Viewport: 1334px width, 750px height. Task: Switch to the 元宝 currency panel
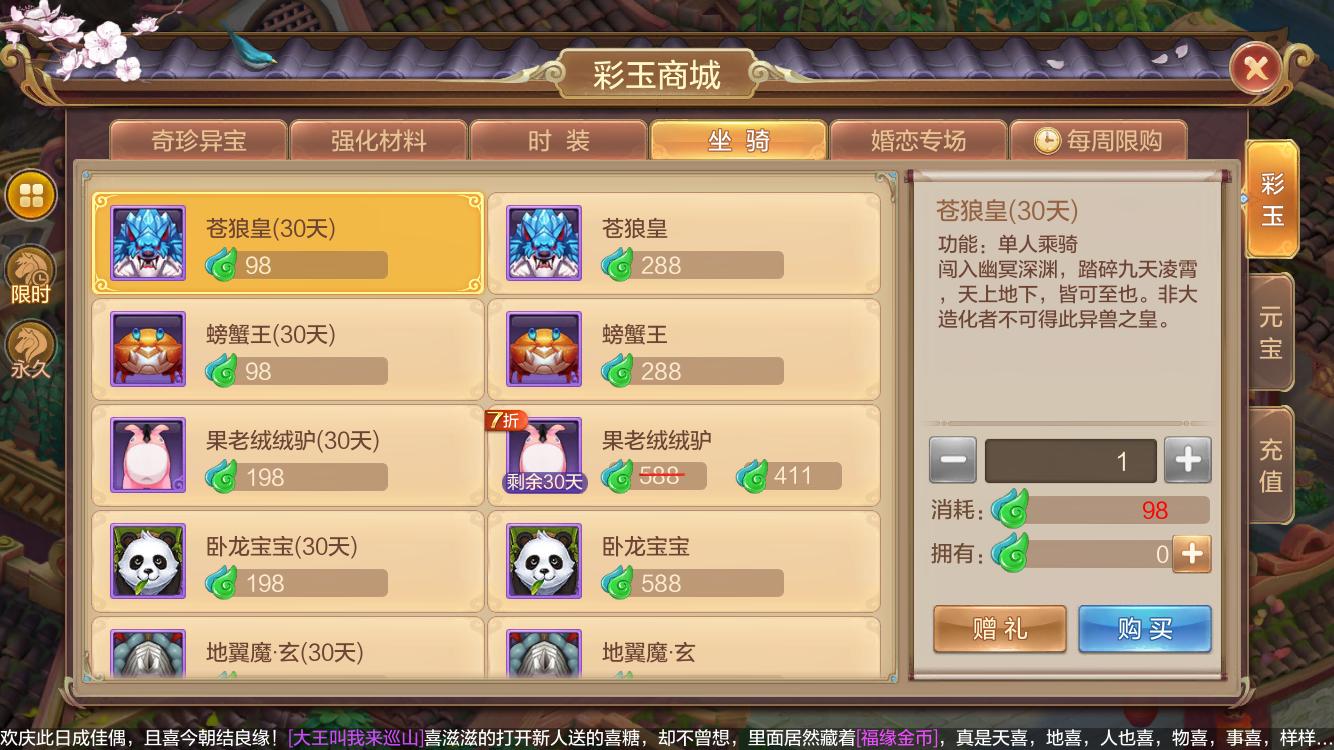point(1271,330)
